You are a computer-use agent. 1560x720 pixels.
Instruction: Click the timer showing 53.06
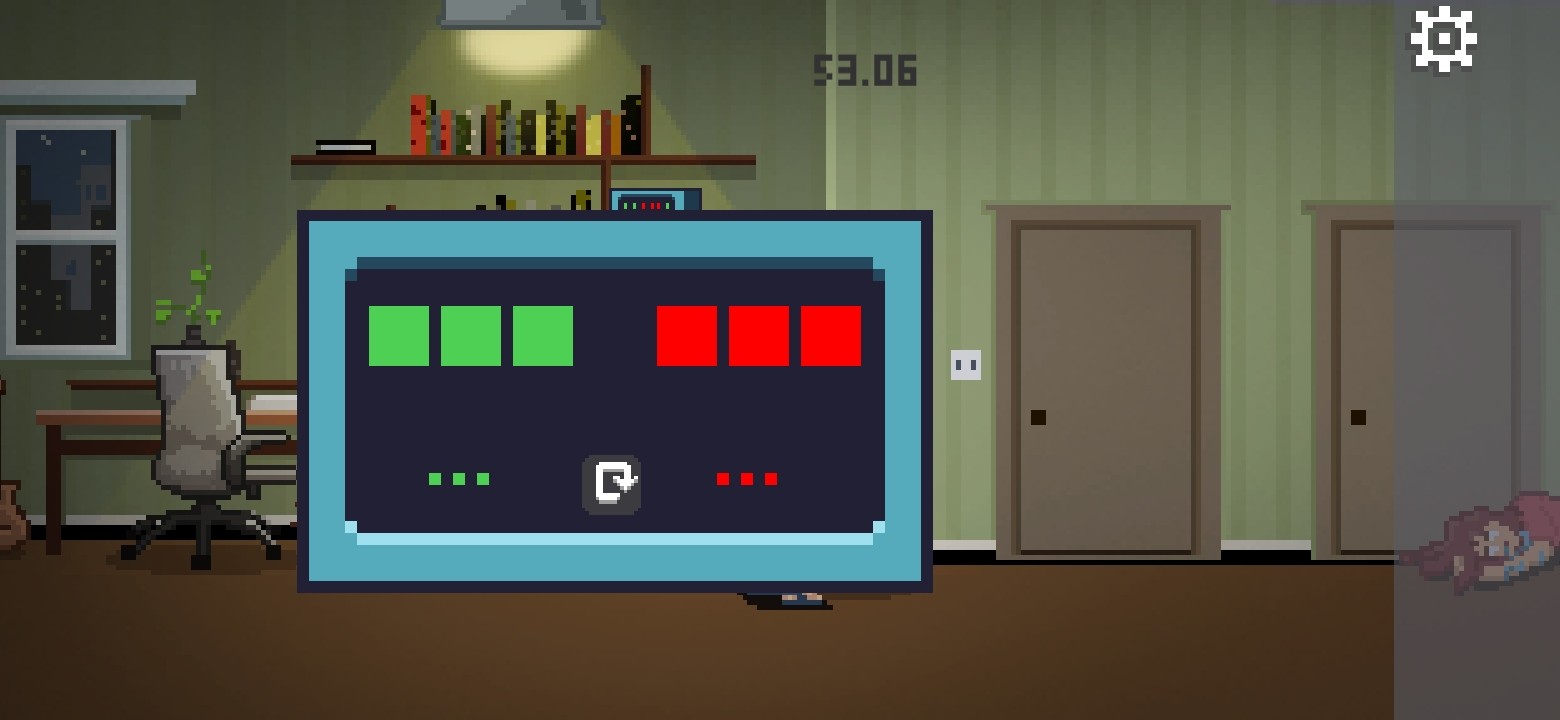864,70
